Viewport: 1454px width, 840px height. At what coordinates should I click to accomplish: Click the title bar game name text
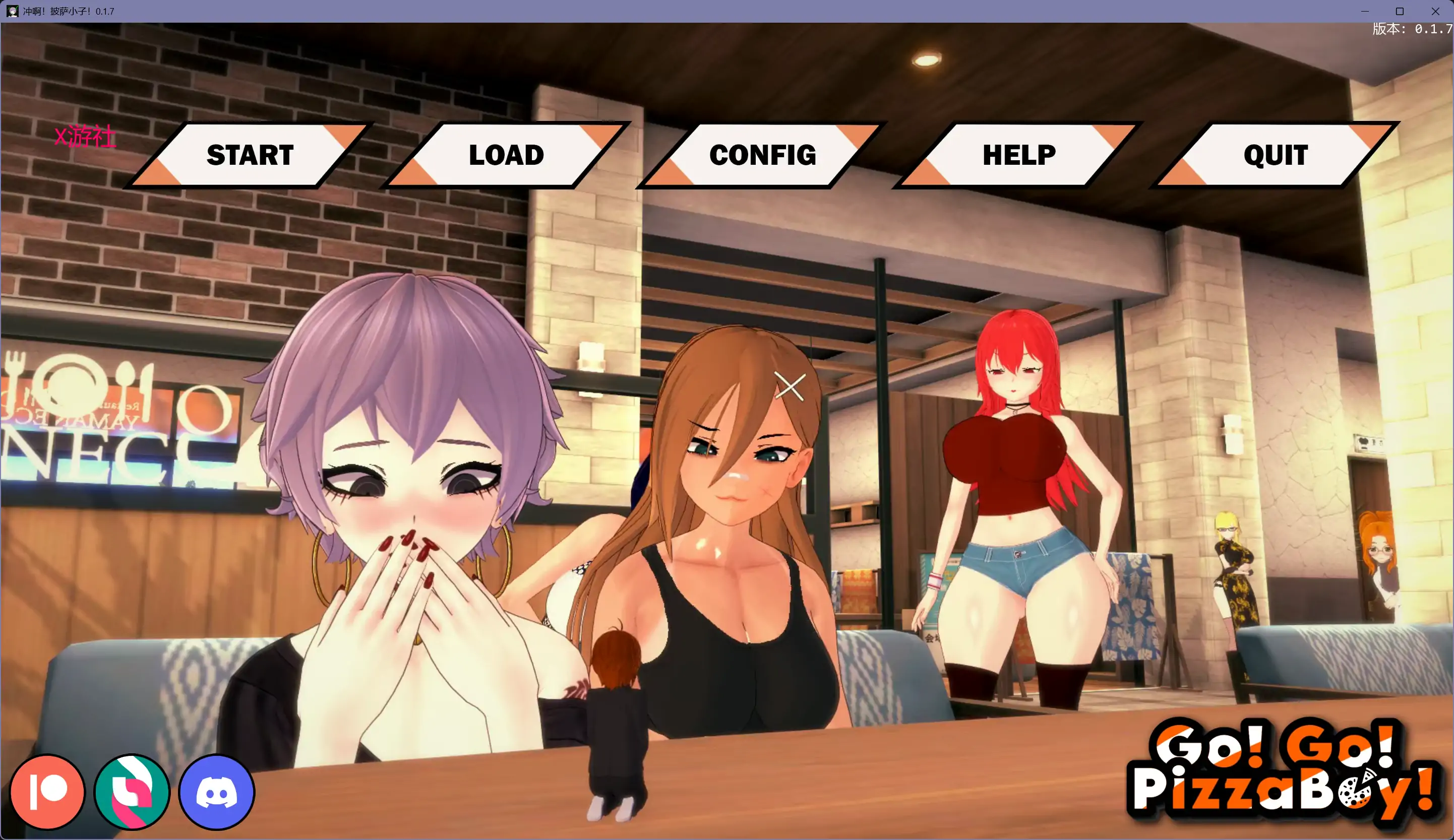pyautogui.click(x=68, y=11)
